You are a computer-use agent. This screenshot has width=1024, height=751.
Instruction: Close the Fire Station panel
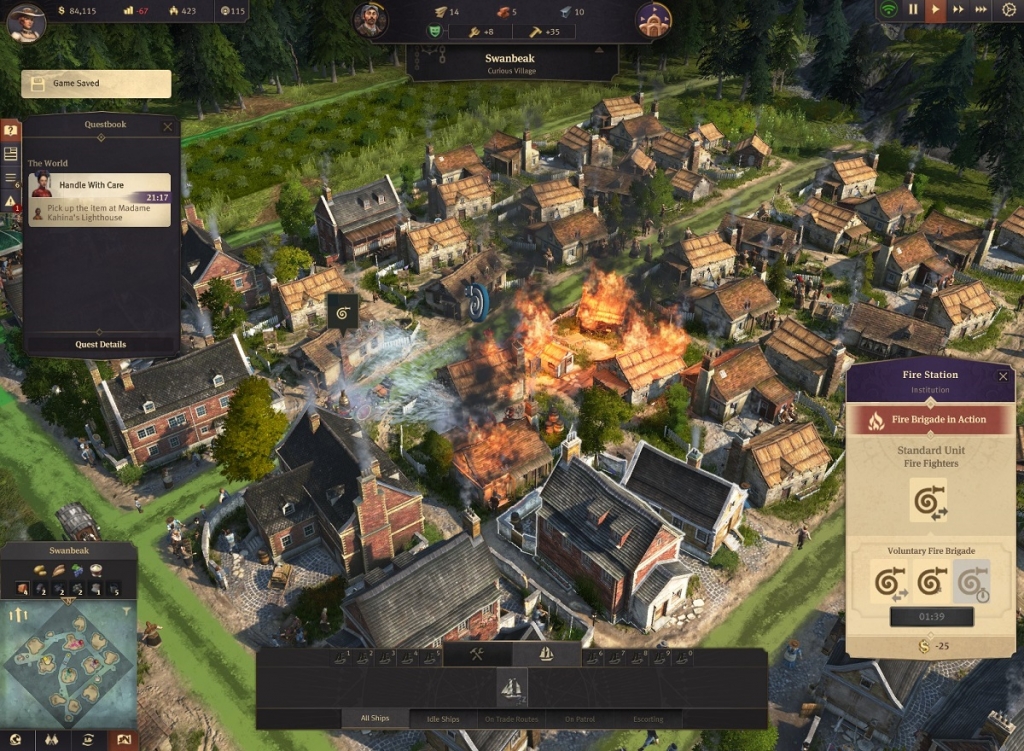pyautogui.click(x=1003, y=376)
